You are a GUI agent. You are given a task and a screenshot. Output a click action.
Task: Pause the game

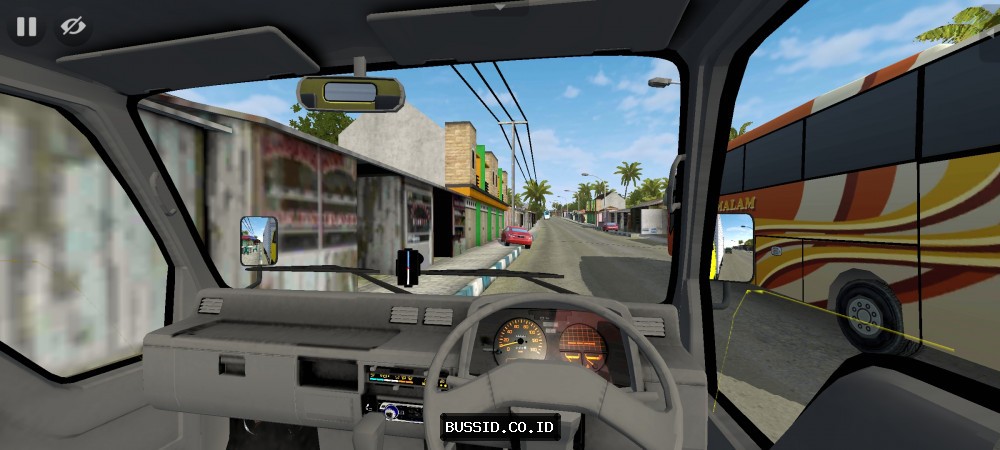pyautogui.click(x=26, y=26)
